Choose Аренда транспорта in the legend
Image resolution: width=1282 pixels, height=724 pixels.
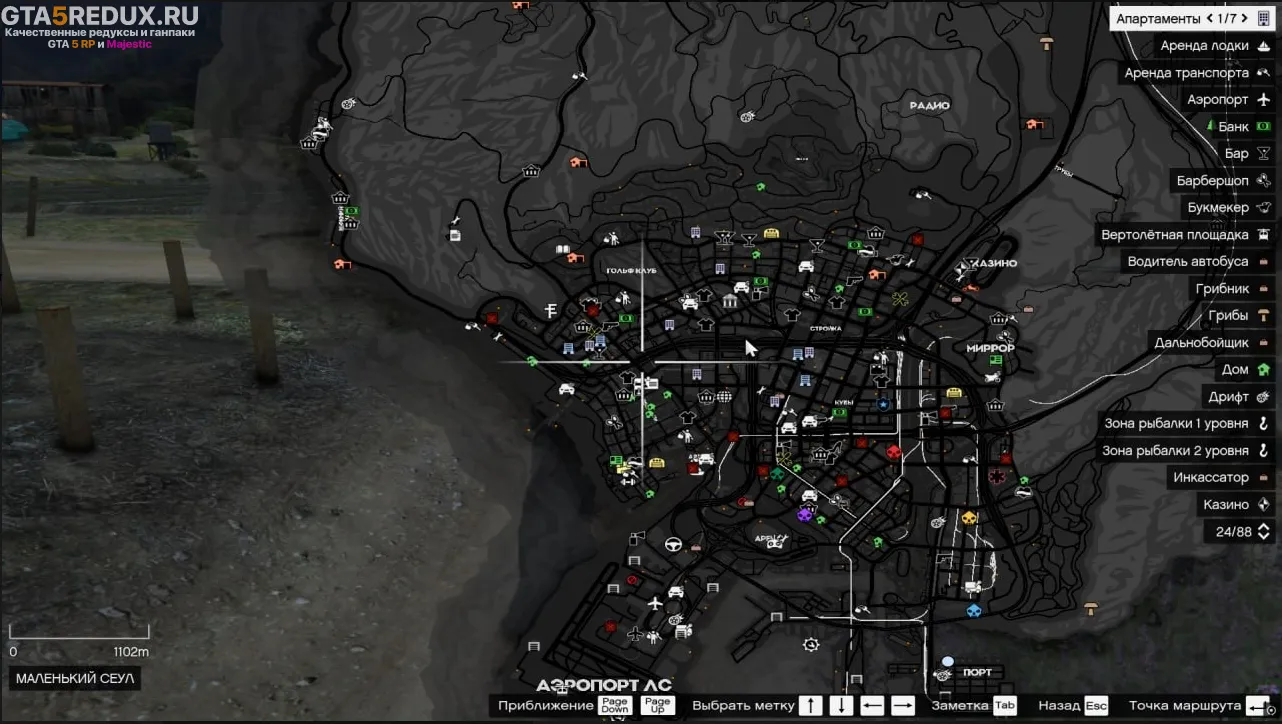tap(1186, 73)
